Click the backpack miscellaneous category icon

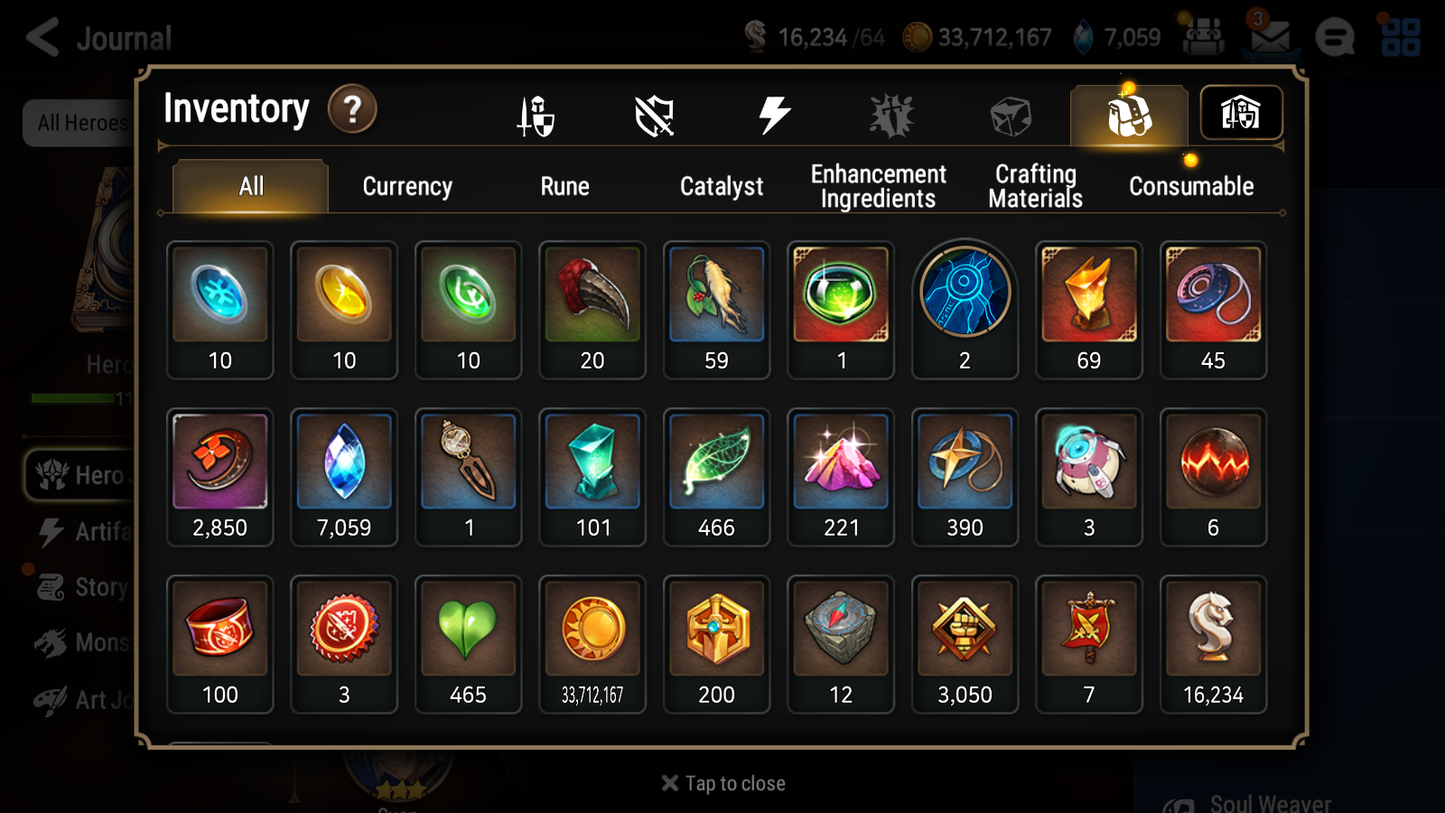tap(1128, 113)
